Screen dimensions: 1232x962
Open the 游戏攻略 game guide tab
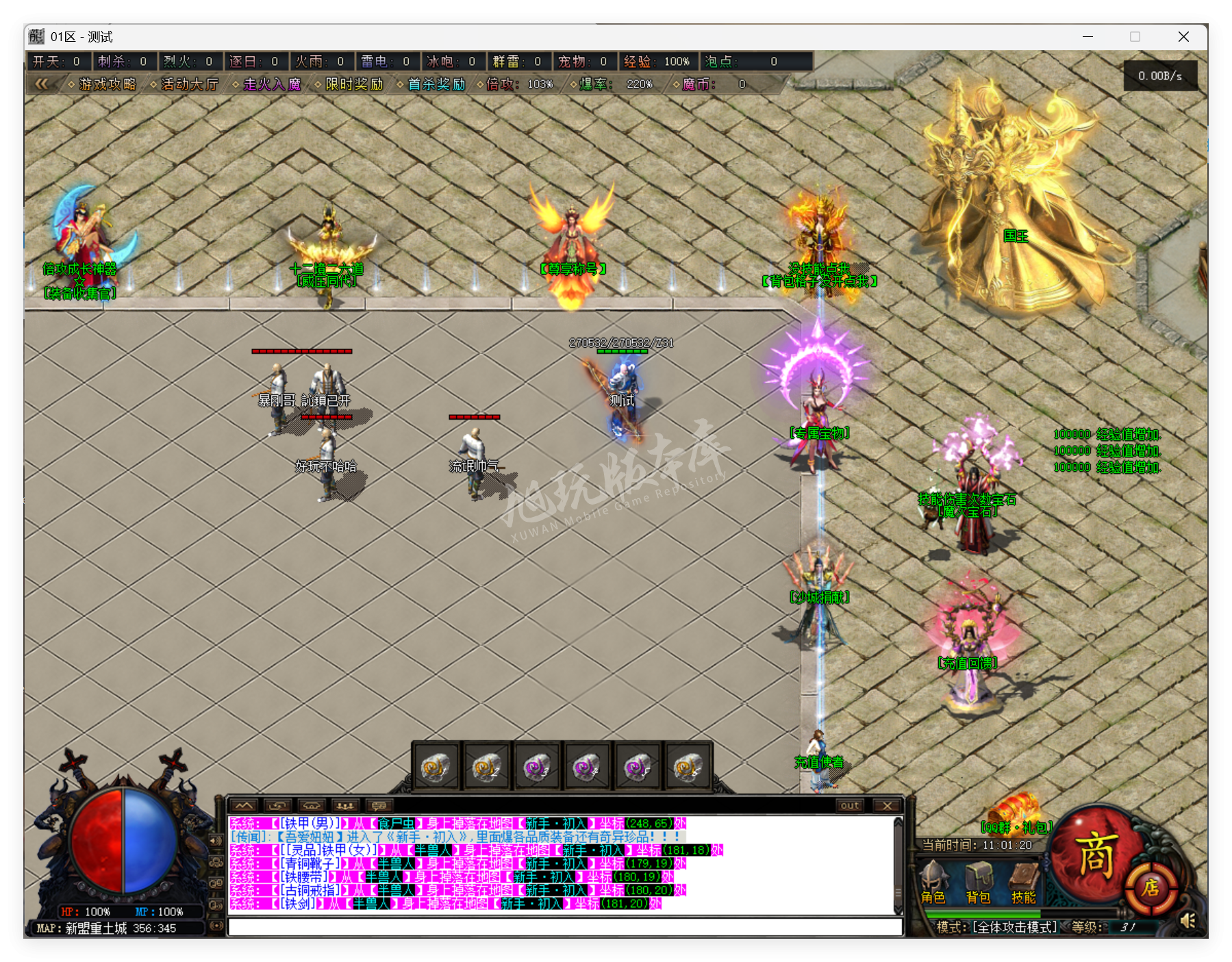[108, 86]
